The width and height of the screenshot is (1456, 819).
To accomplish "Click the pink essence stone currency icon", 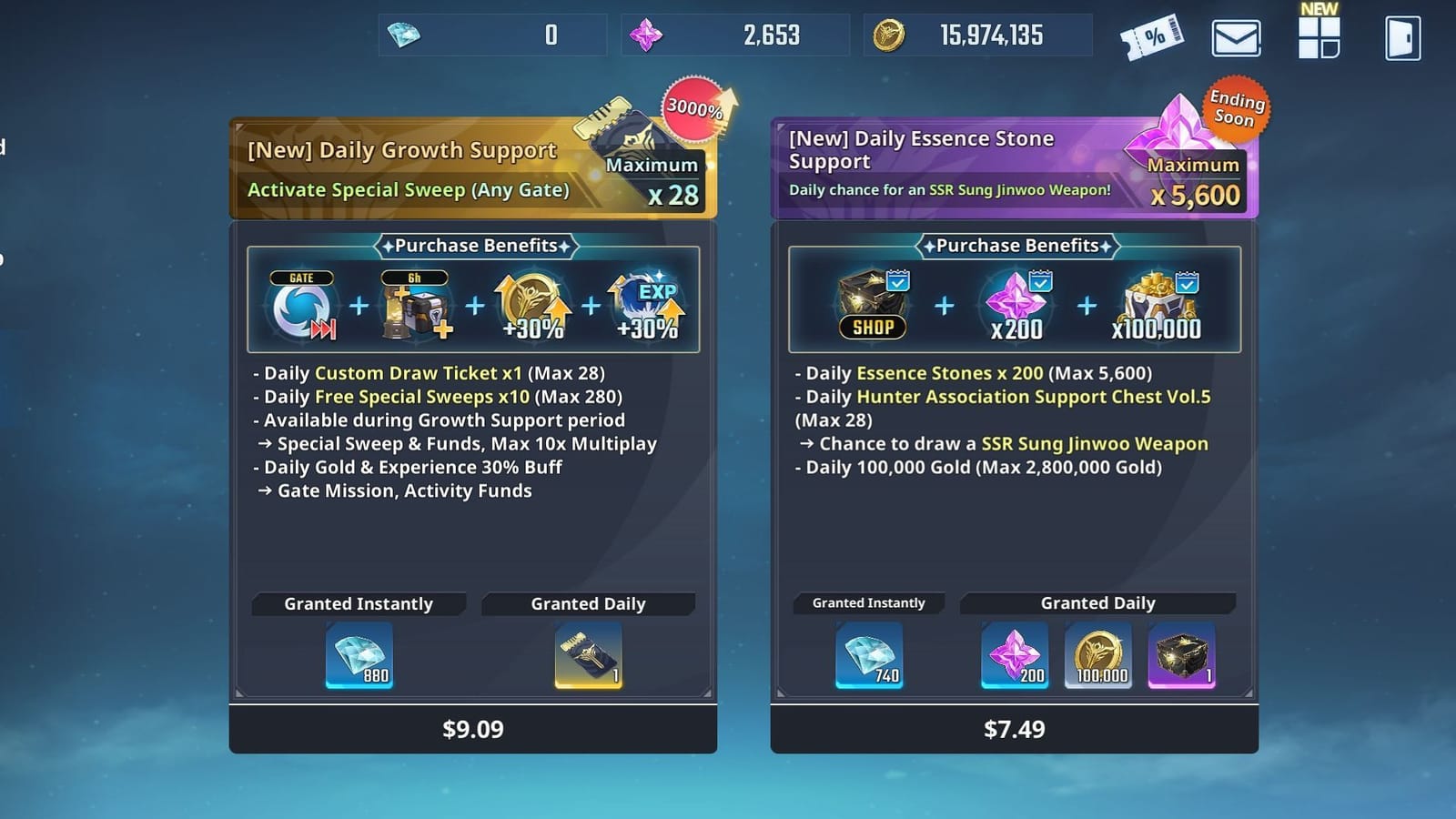I will [645, 35].
